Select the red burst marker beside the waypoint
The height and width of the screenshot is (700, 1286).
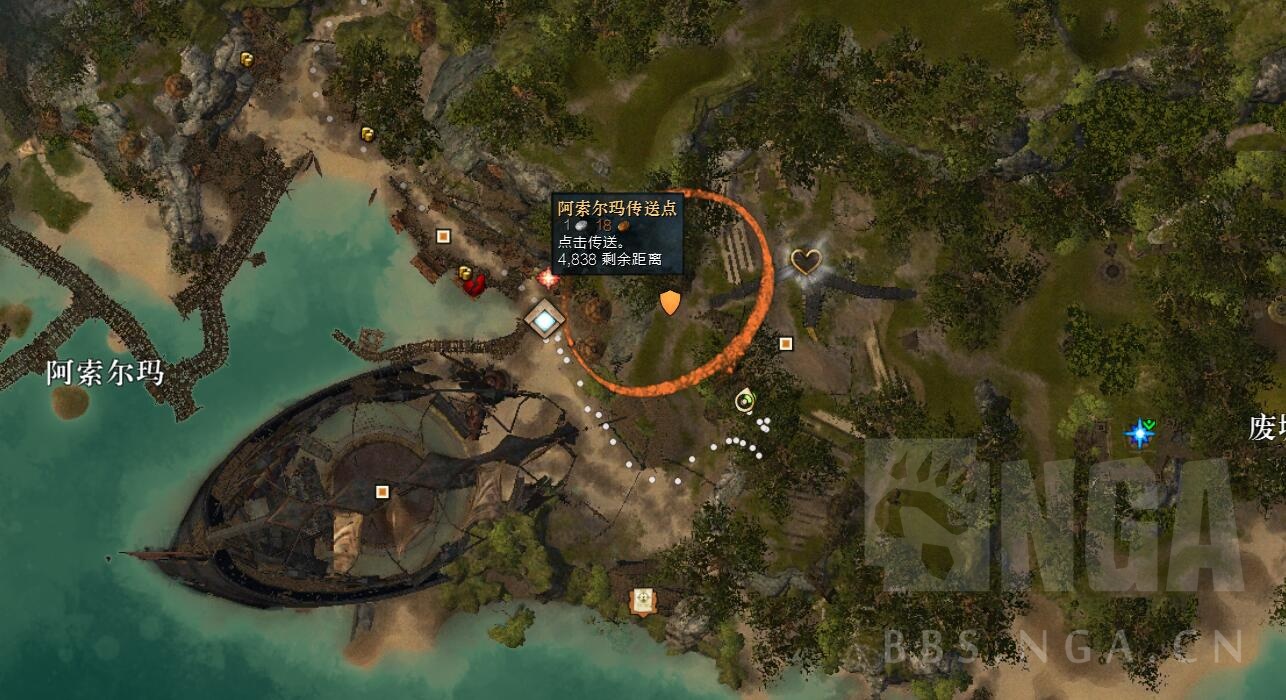tap(547, 278)
